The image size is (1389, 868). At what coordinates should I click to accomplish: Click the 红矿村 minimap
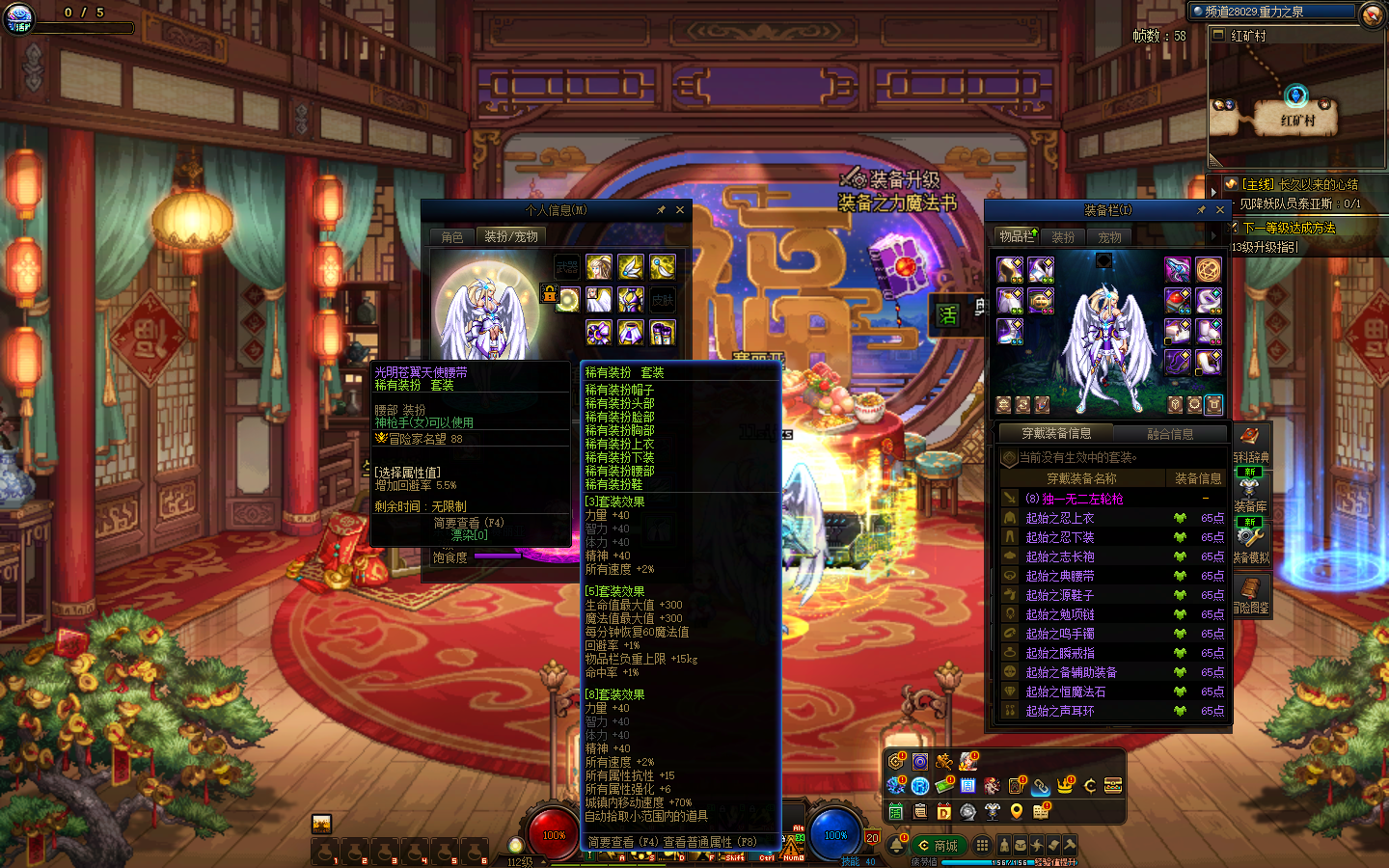click(x=1296, y=106)
